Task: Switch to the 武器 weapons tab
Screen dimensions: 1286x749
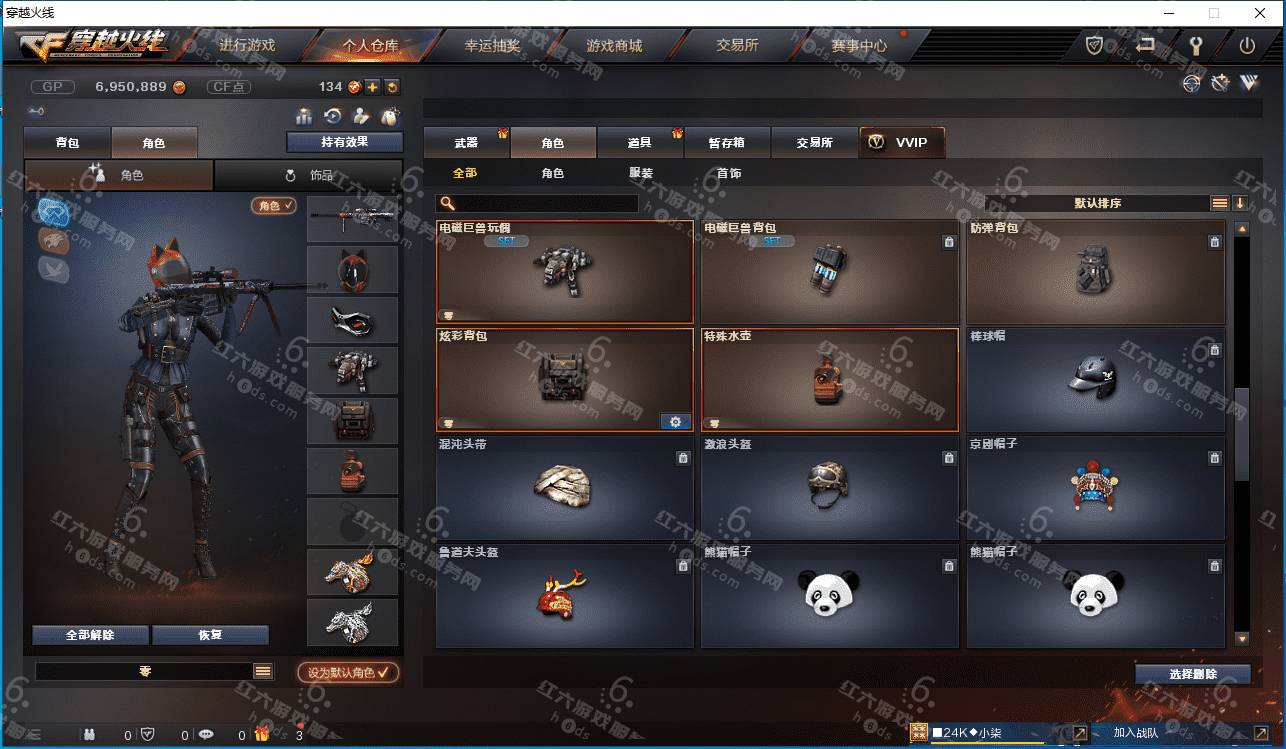Action: click(x=466, y=143)
